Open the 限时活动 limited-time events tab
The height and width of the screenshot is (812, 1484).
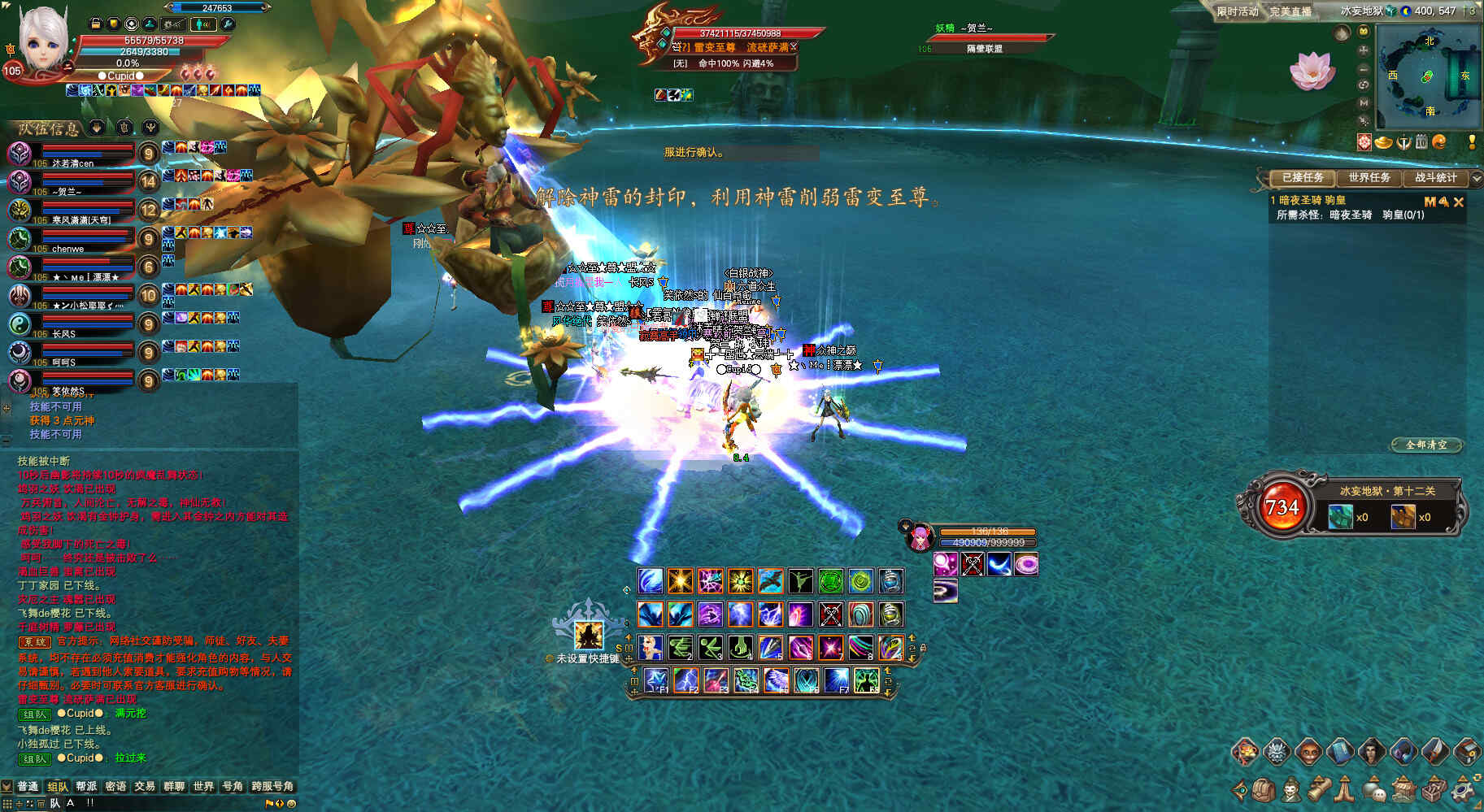pos(1237,11)
